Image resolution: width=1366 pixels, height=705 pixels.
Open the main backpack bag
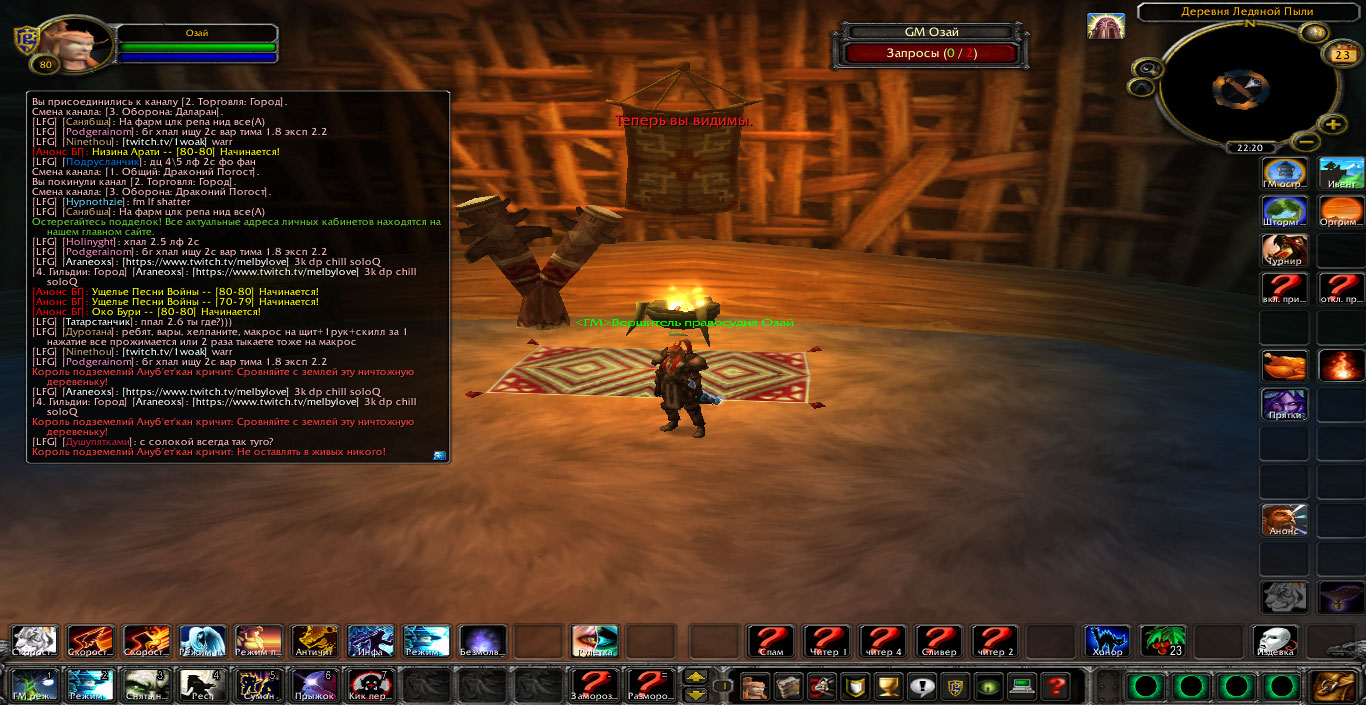coord(1334,687)
